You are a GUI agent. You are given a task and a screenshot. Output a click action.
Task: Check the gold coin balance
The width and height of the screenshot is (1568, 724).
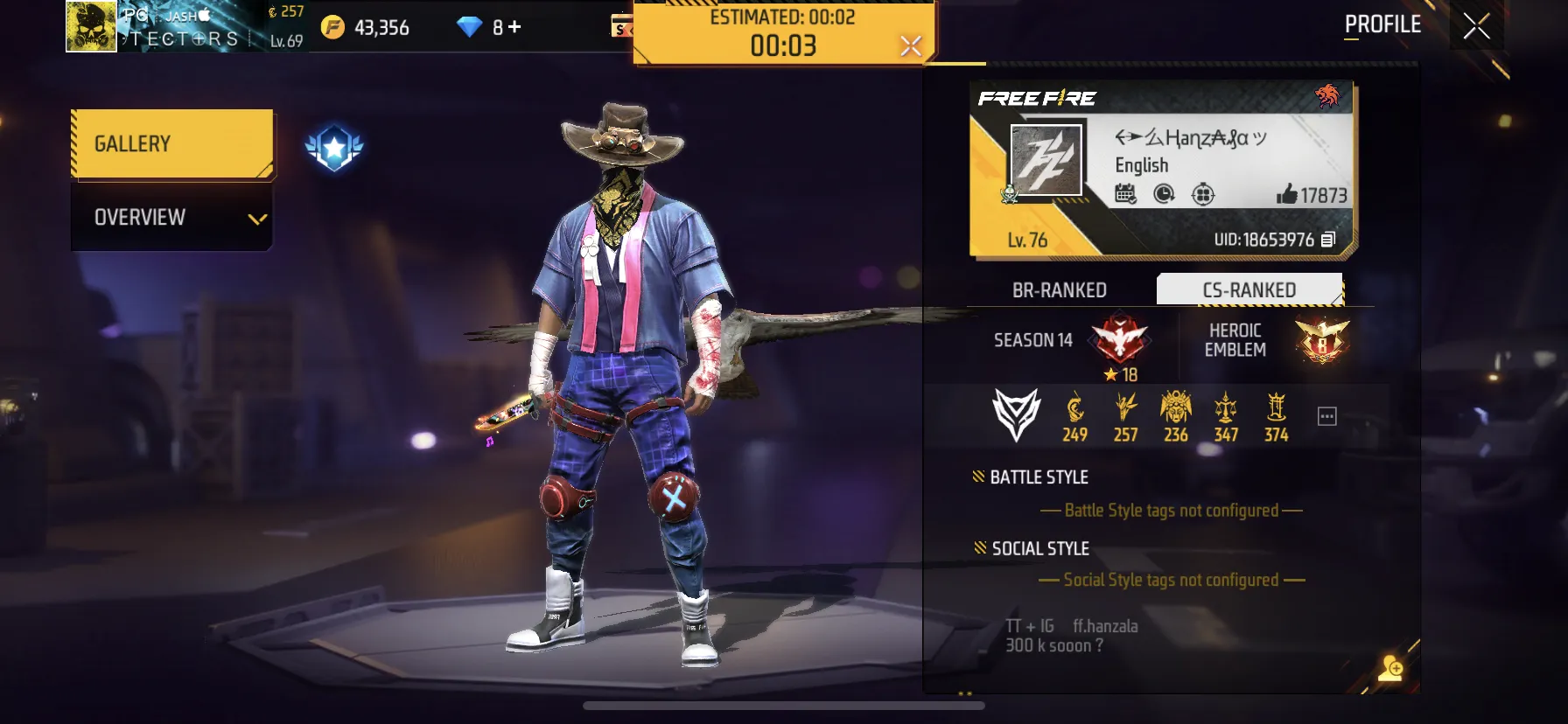point(367,28)
